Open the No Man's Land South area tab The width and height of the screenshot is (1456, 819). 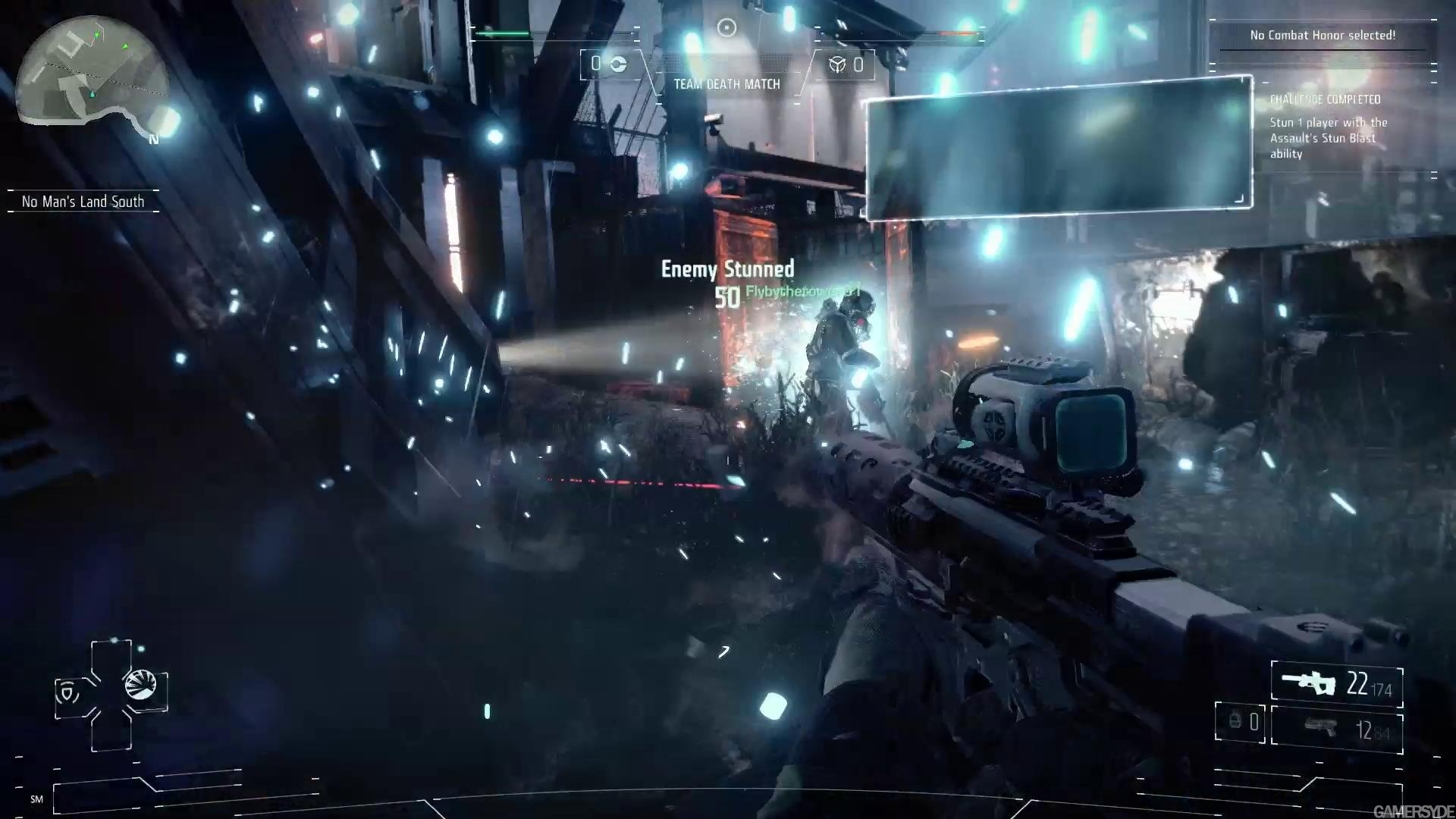(83, 201)
